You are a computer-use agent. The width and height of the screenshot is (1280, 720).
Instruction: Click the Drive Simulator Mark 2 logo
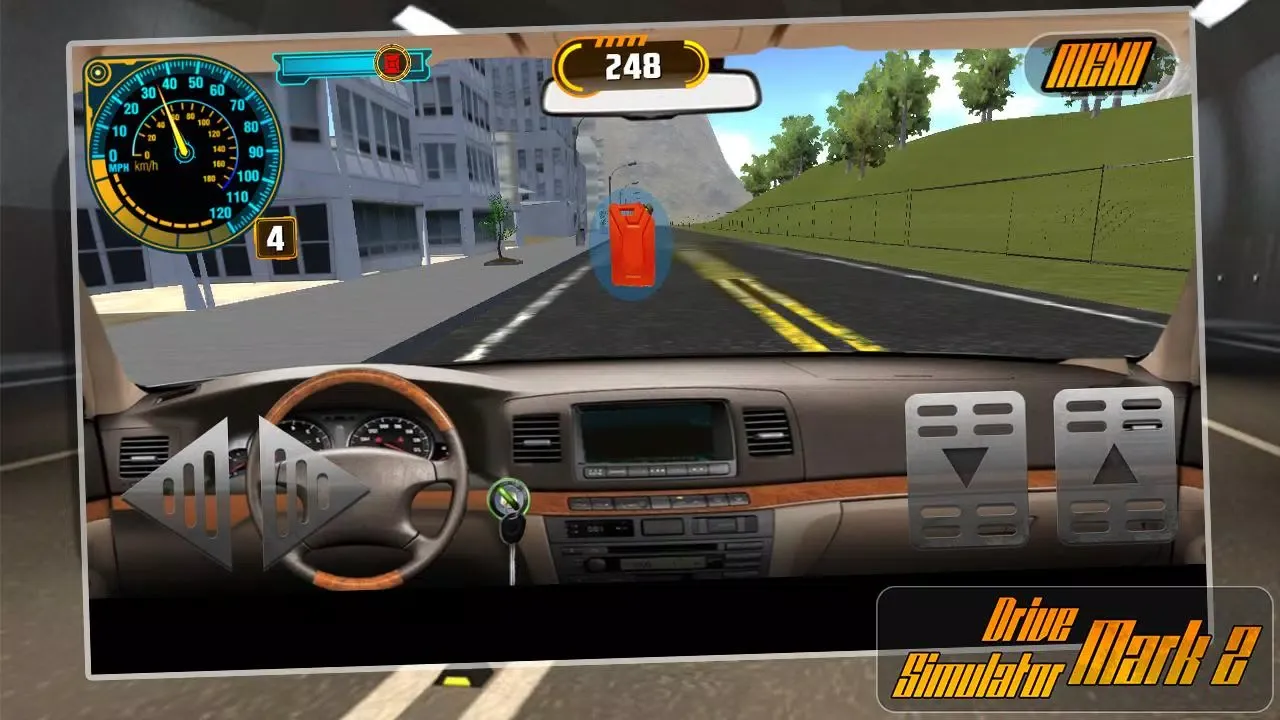[x=1030, y=640]
